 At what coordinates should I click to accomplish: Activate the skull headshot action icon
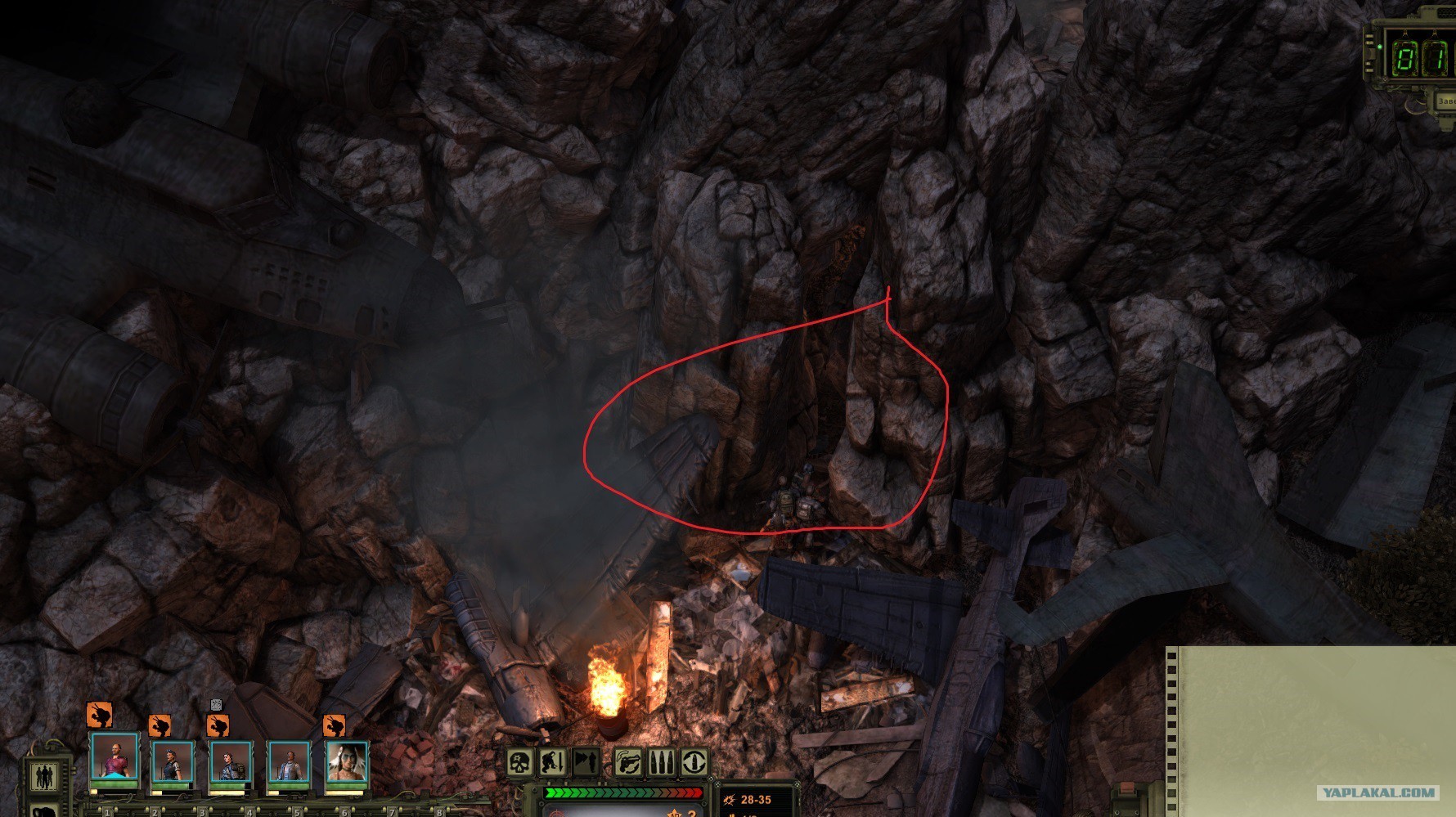pyautogui.click(x=519, y=762)
